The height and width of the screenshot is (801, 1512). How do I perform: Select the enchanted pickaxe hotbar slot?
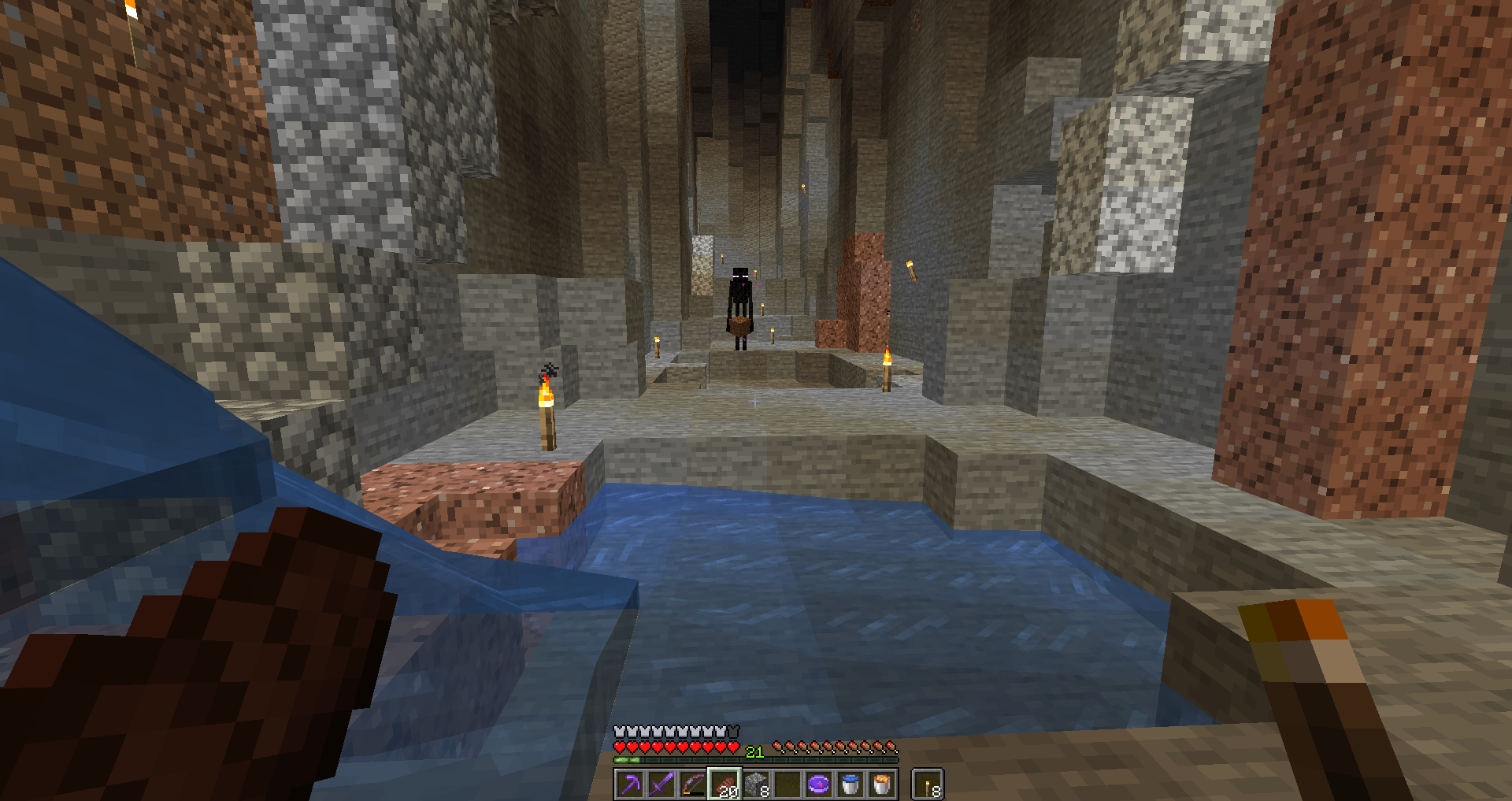click(630, 784)
